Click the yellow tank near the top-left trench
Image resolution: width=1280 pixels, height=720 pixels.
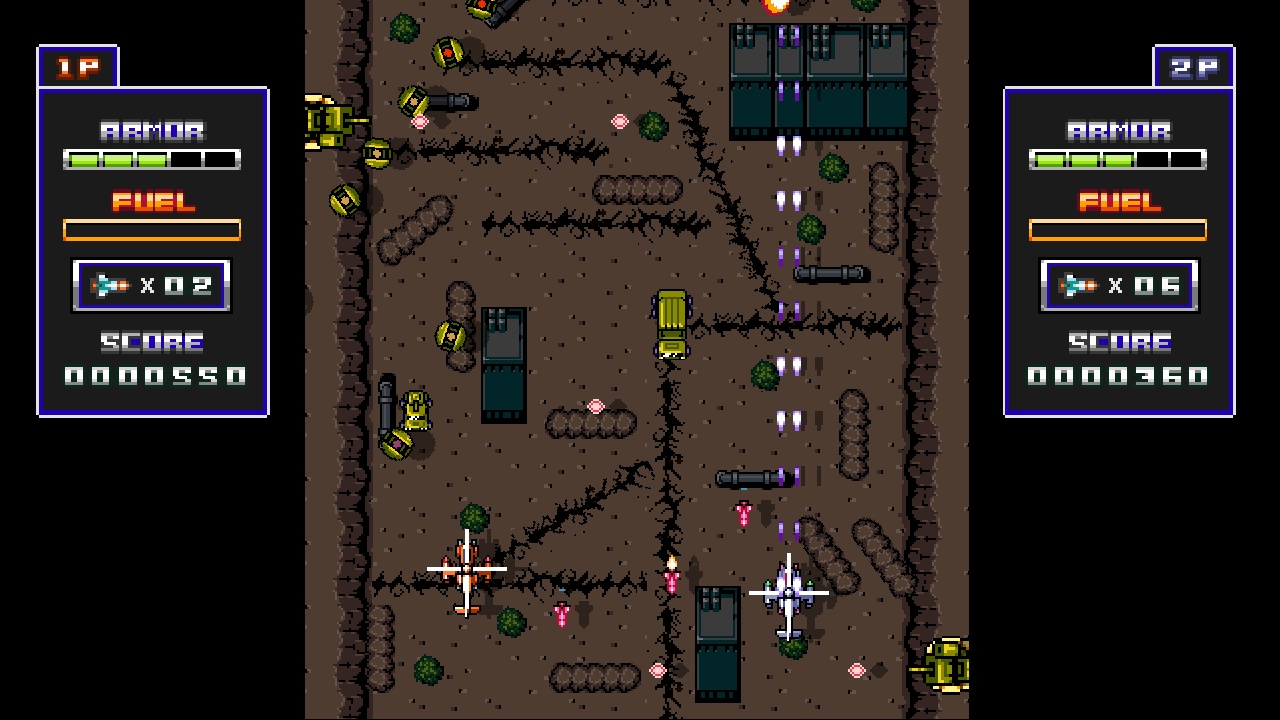(330, 120)
